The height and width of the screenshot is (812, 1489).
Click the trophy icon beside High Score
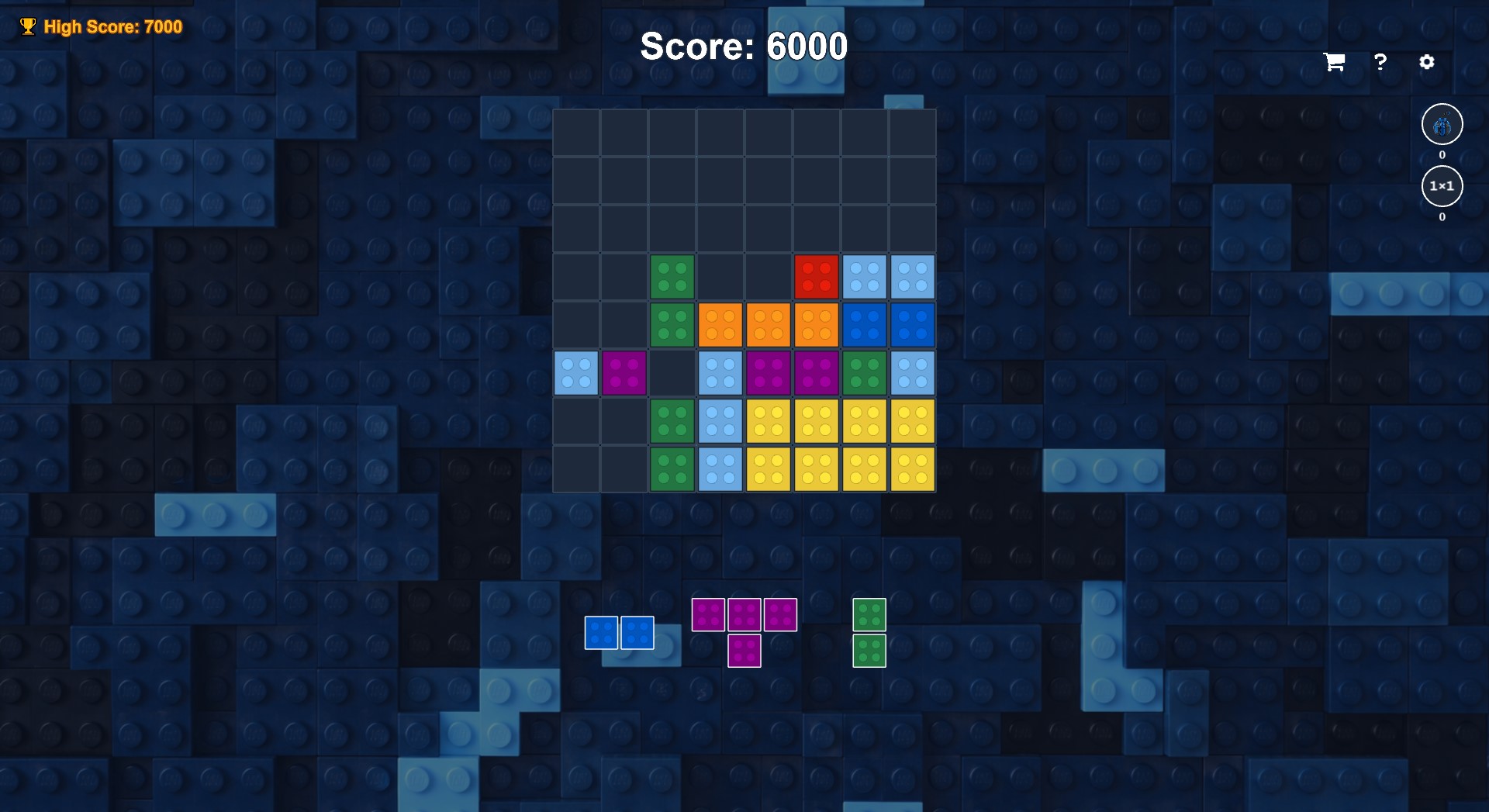[28, 26]
